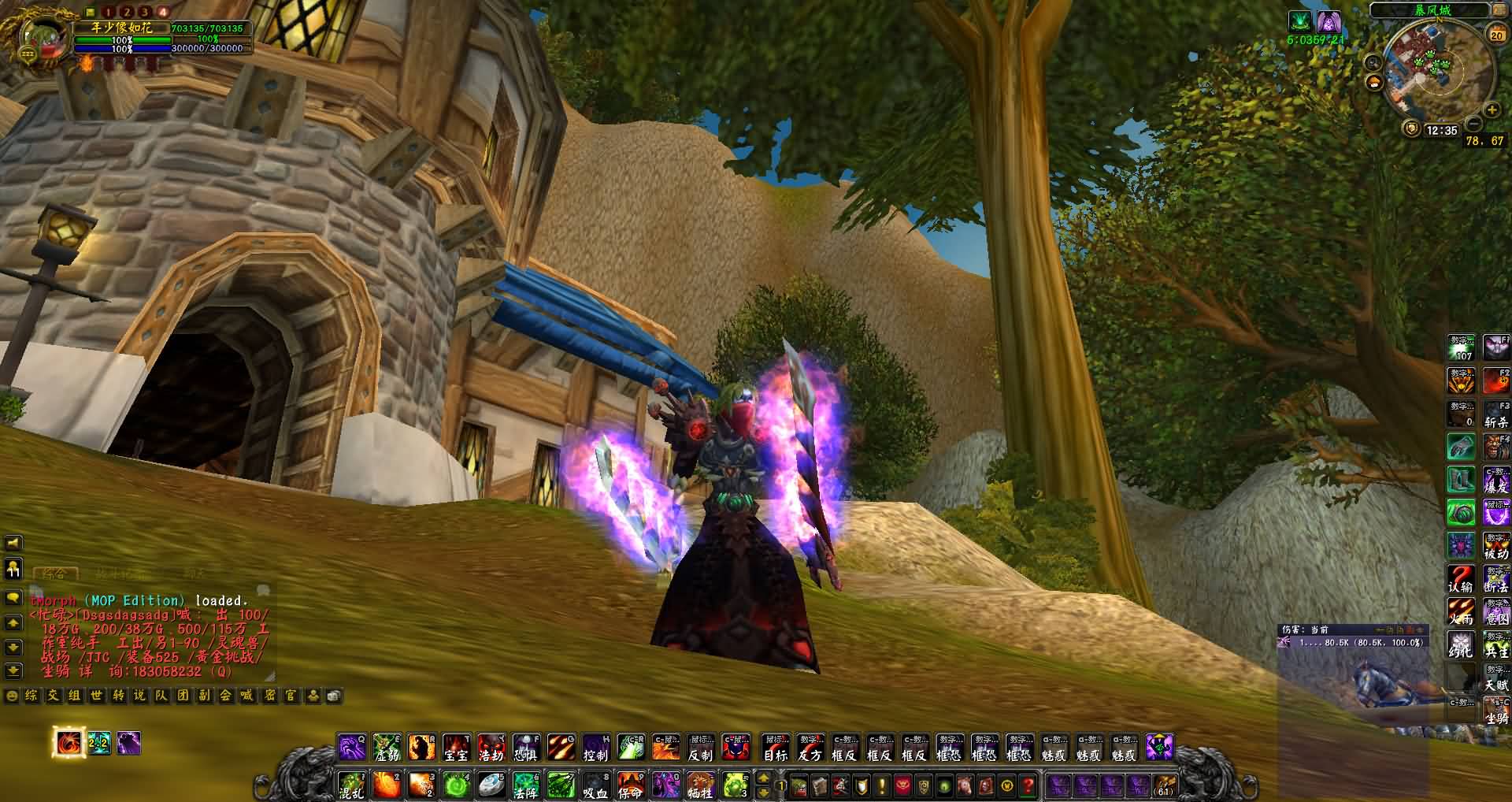This screenshot has height=802, width=1512.
Task: Place the 法阵 circle ability
Action: pos(525,785)
